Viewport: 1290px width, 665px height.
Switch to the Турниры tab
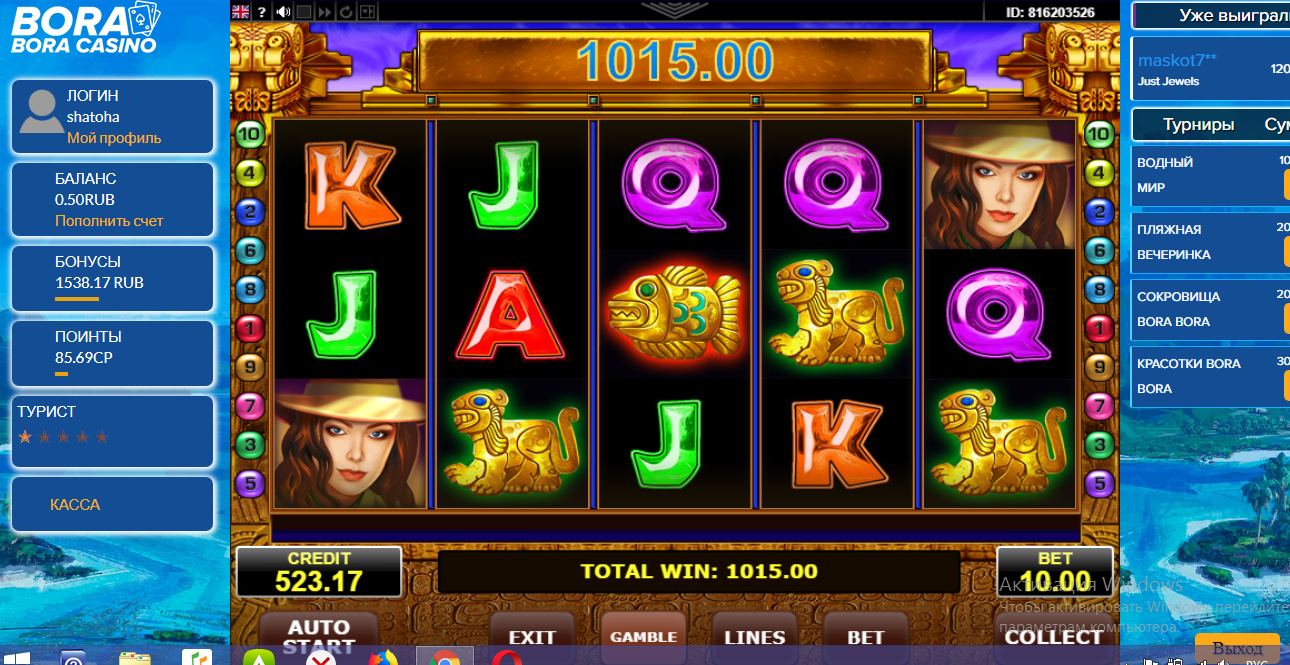pos(1198,125)
